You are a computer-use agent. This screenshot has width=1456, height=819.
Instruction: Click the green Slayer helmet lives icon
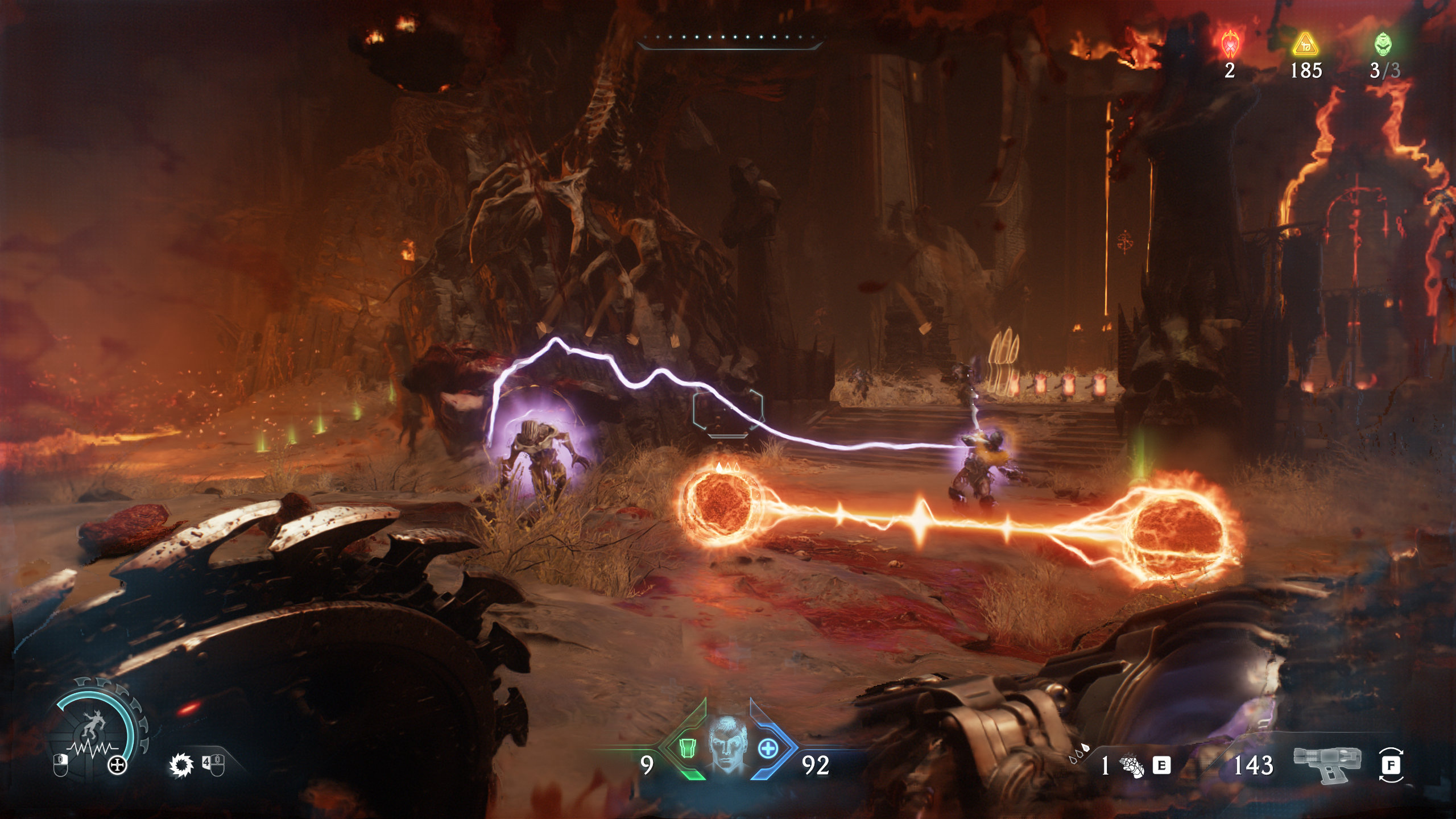coord(1383,44)
